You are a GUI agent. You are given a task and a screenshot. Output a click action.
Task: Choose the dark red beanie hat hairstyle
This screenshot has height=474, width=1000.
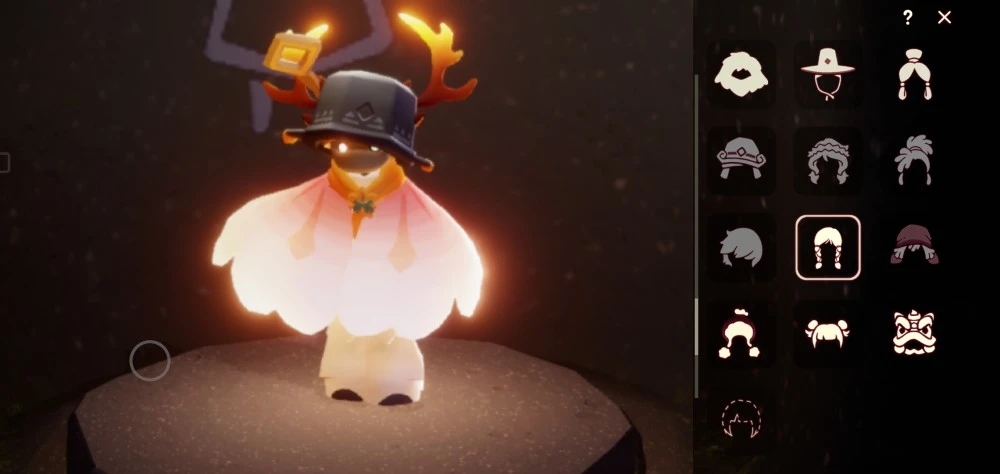(x=914, y=247)
